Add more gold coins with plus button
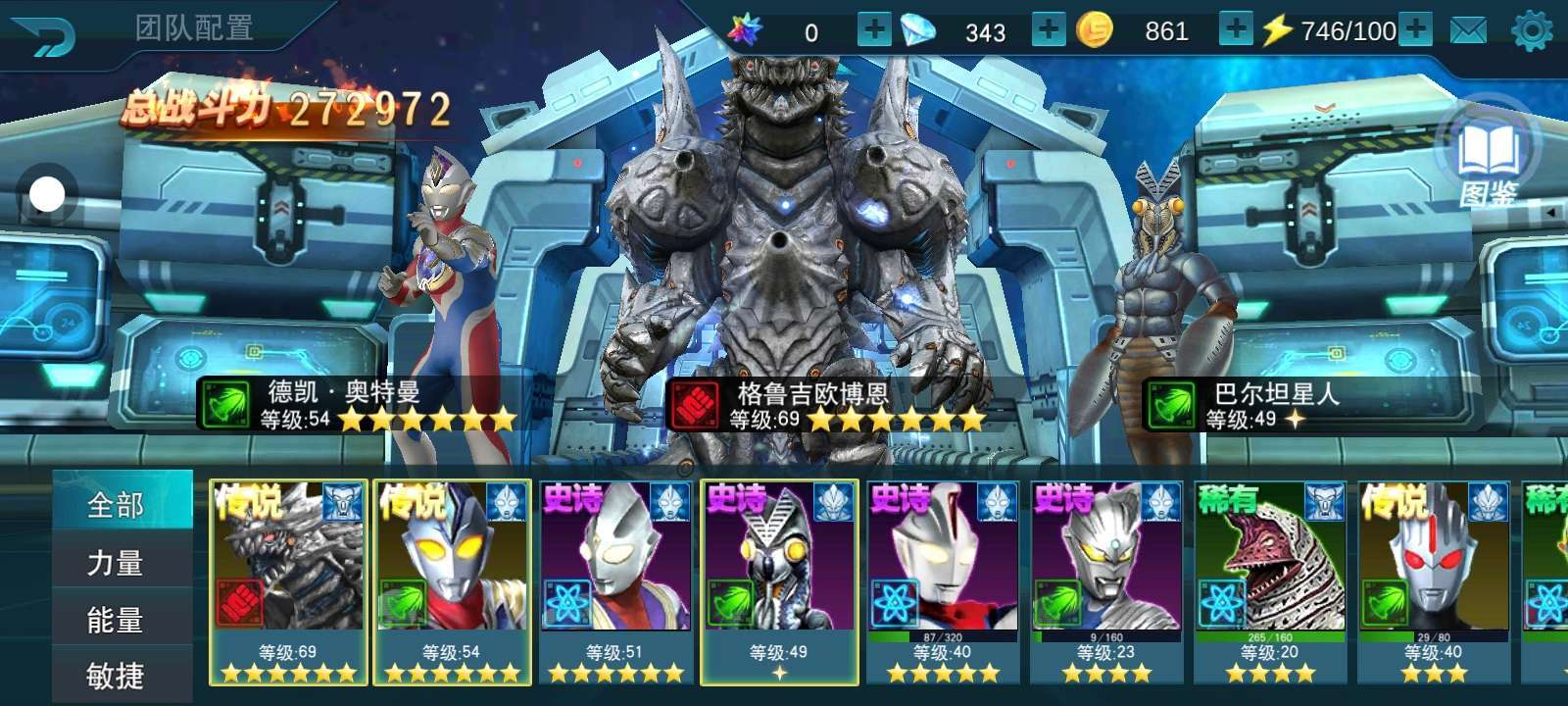The image size is (1568, 706). pos(1235,30)
